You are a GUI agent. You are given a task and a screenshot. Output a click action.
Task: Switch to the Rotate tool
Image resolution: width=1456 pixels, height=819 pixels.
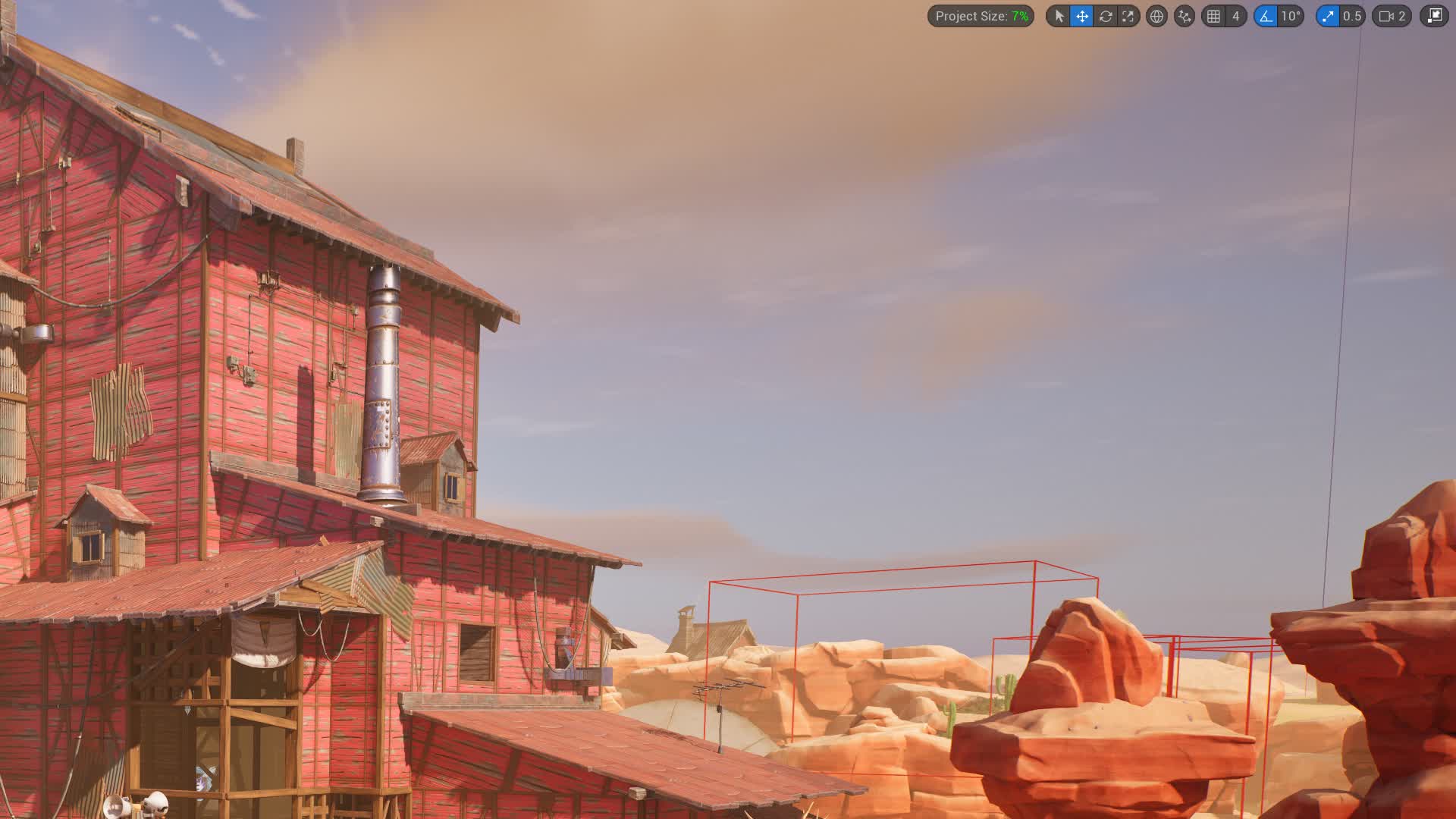(1106, 16)
